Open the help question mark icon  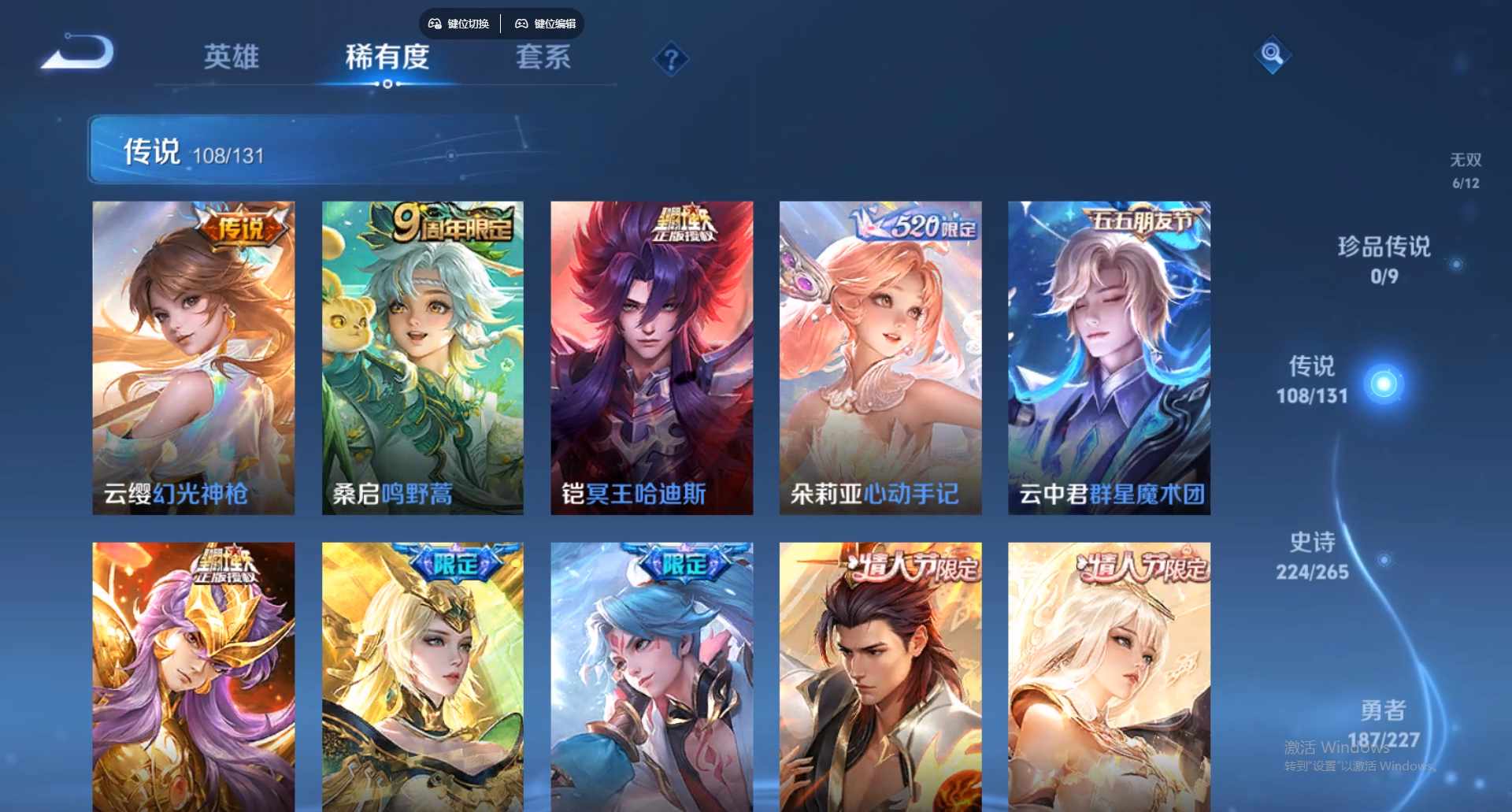click(x=670, y=57)
